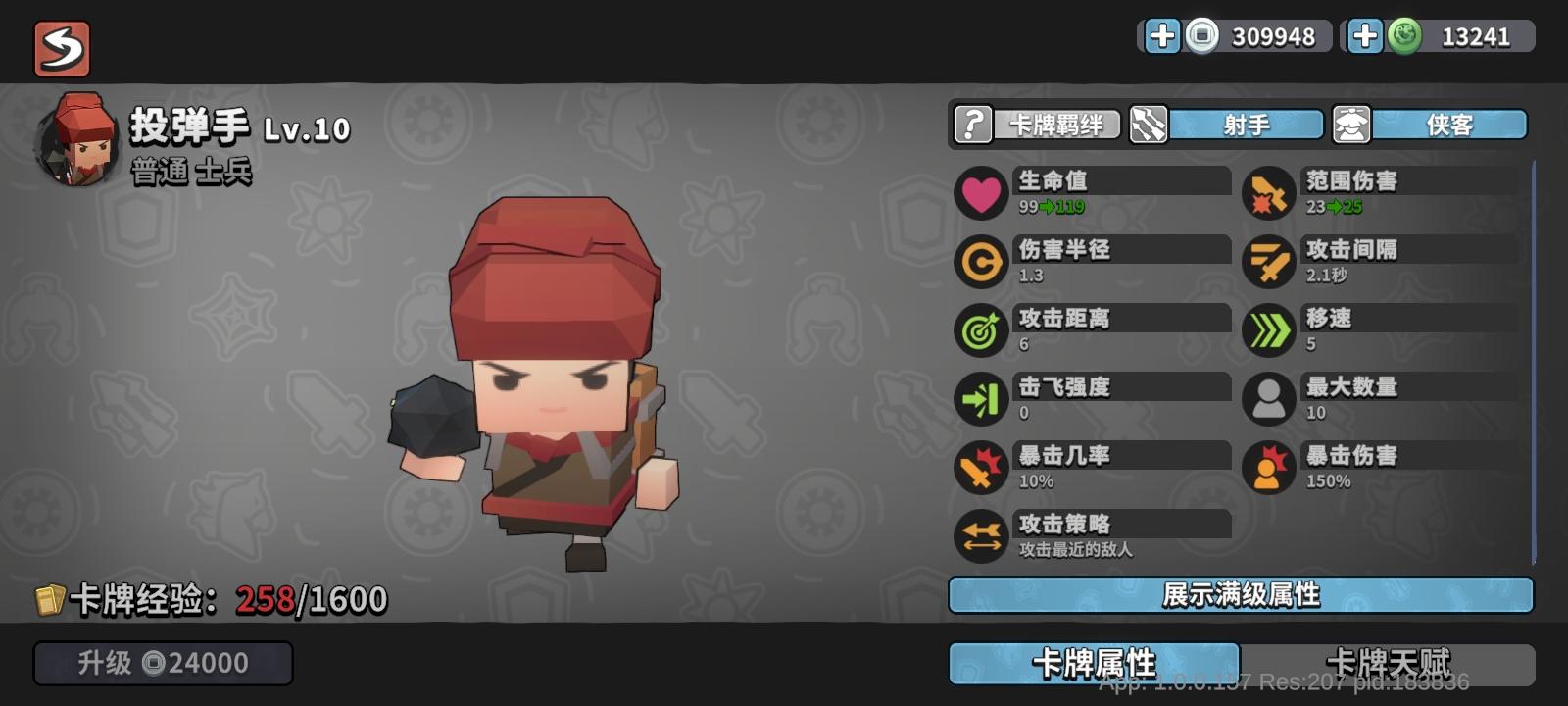Tap the 投弹手 character portrait thumbnail
1568x706 pixels.
click(78, 137)
